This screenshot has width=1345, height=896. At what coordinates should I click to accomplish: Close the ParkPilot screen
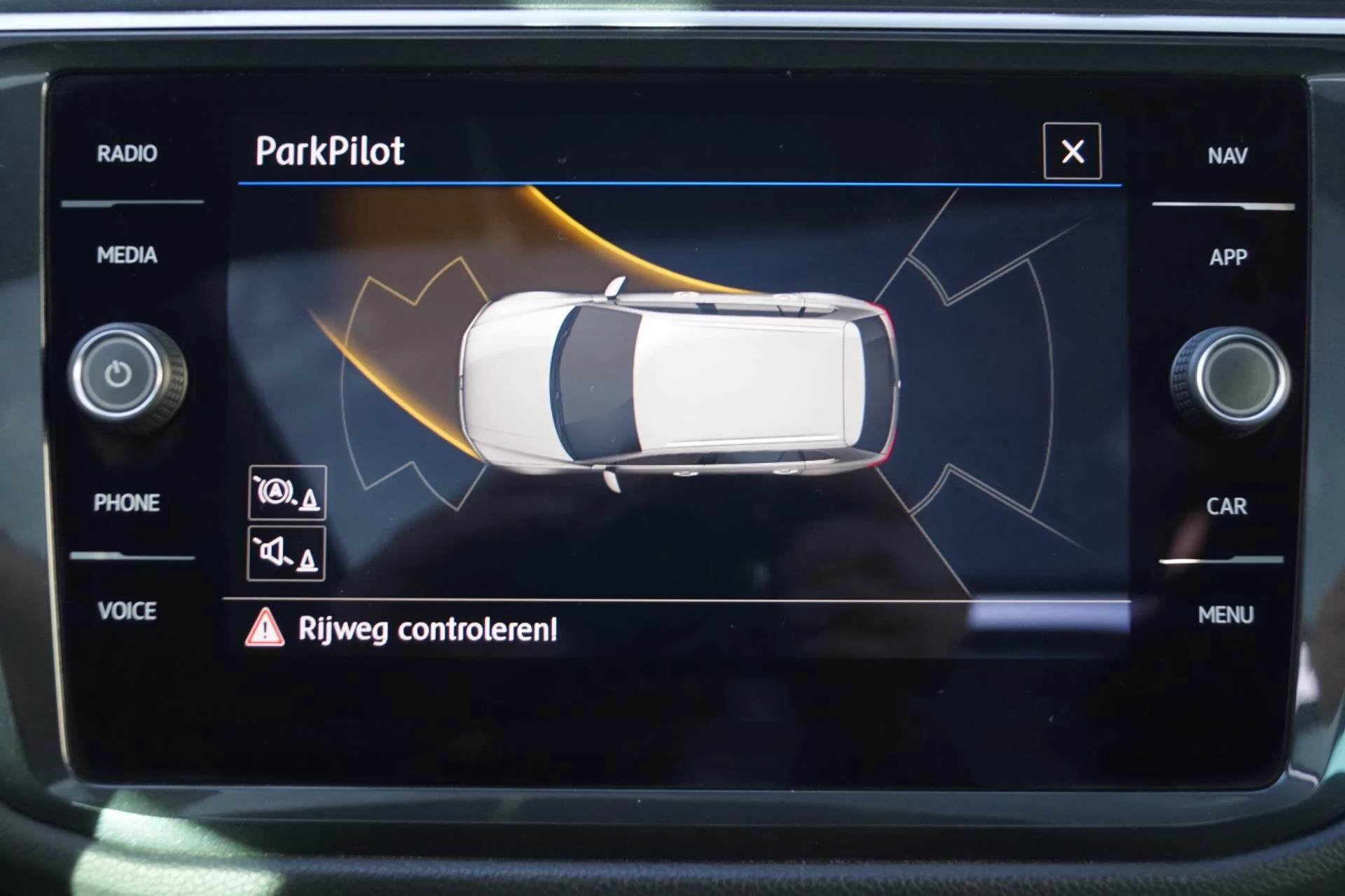1072,151
